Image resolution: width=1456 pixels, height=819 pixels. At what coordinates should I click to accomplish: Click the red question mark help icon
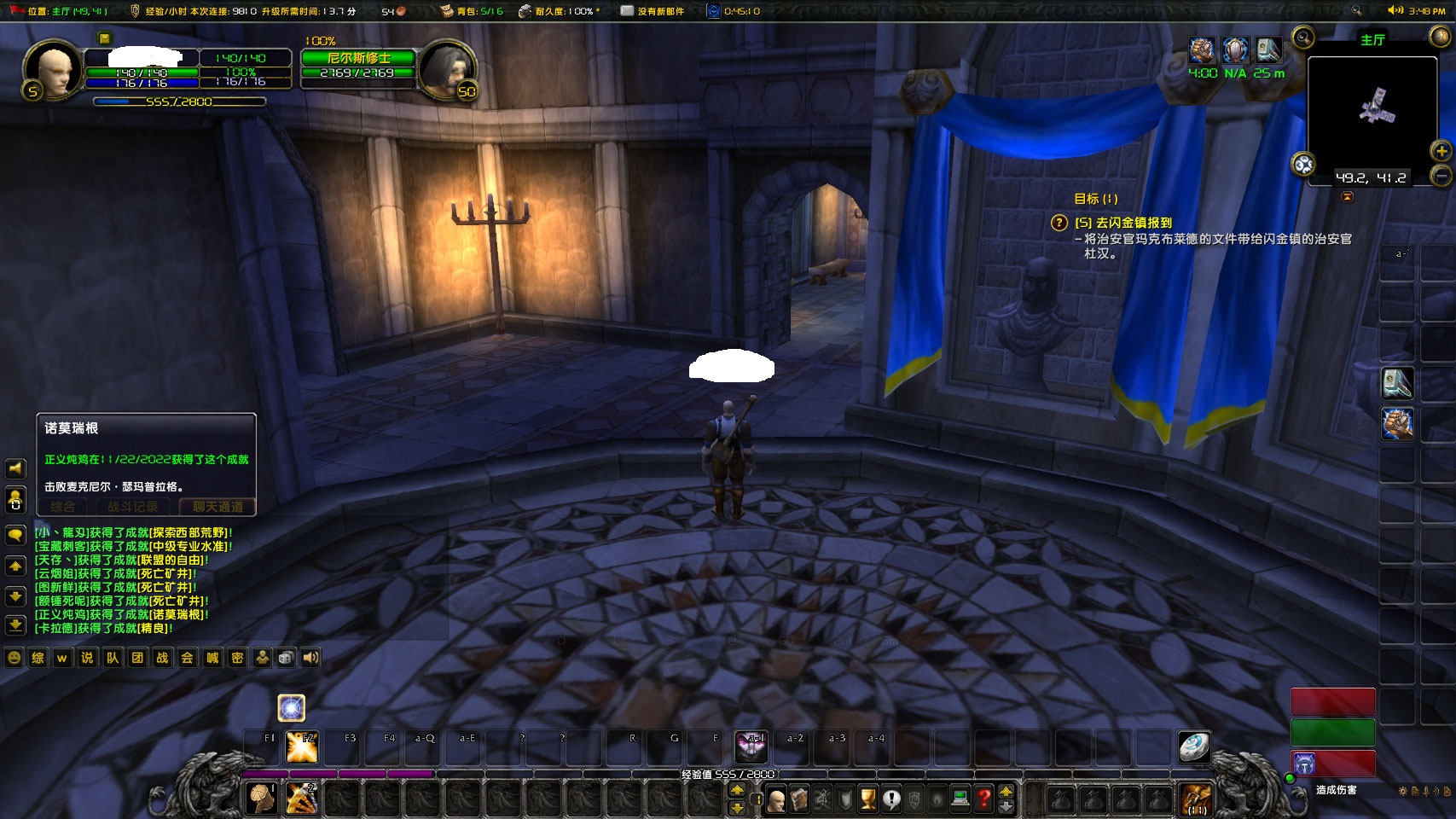pos(984,799)
